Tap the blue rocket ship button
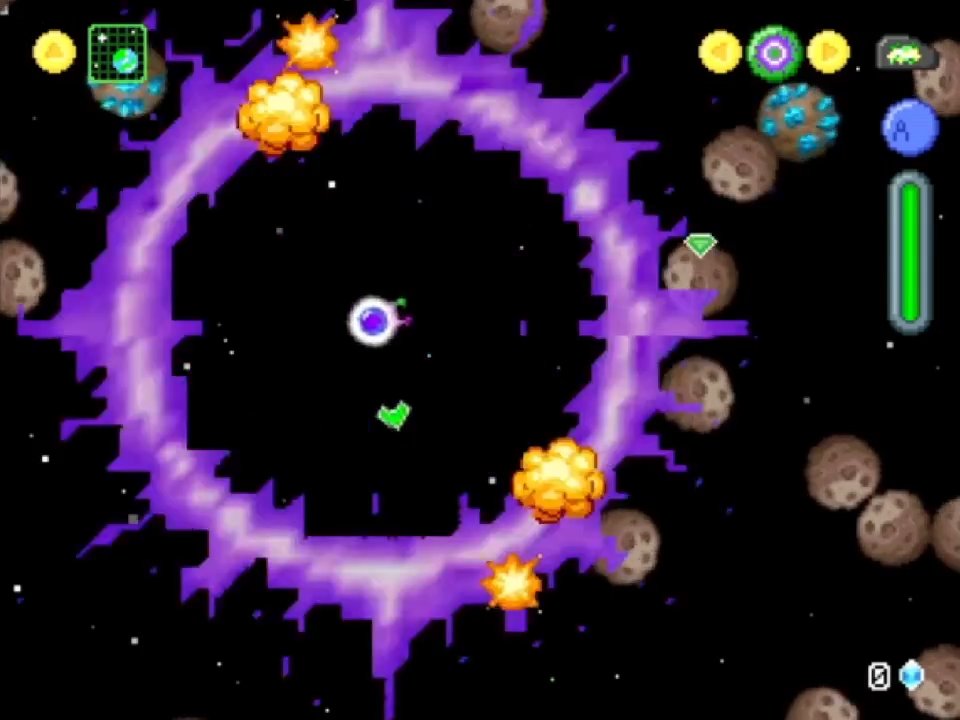The height and width of the screenshot is (720, 960). tap(910, 128)
